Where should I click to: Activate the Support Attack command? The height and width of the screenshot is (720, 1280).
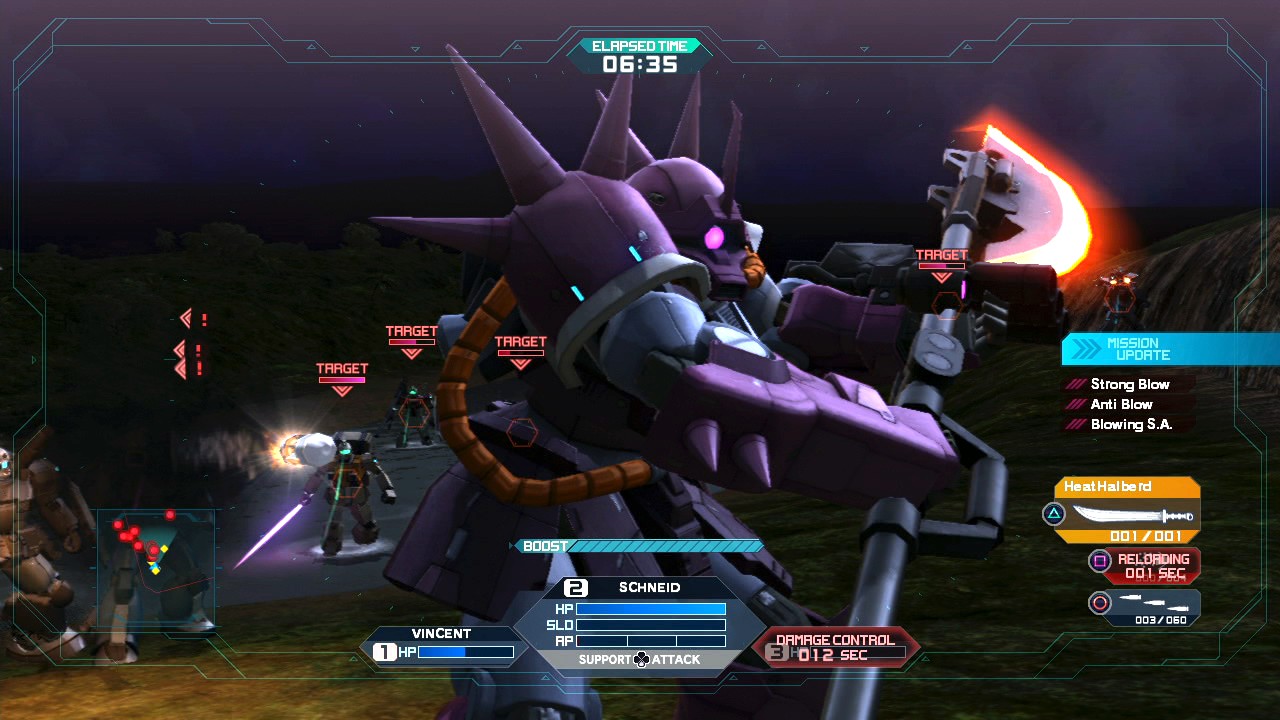pyautogui.click(x=640, y=660)
